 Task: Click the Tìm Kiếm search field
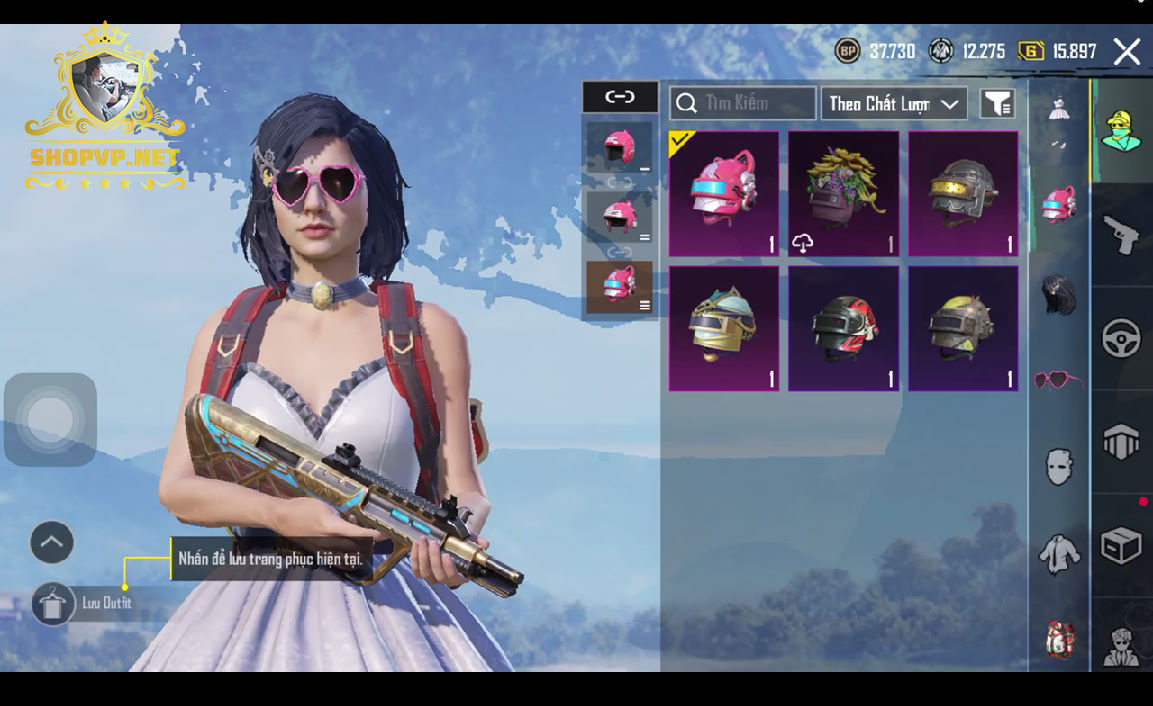[x=743, y=103]
